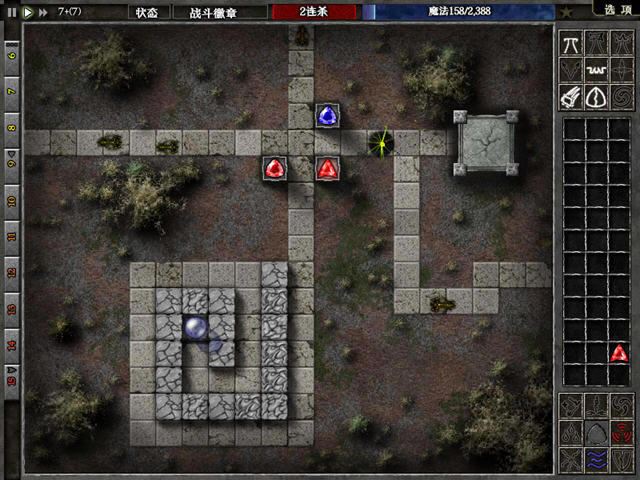Choose the create gem spell icon

coord(597,97)
